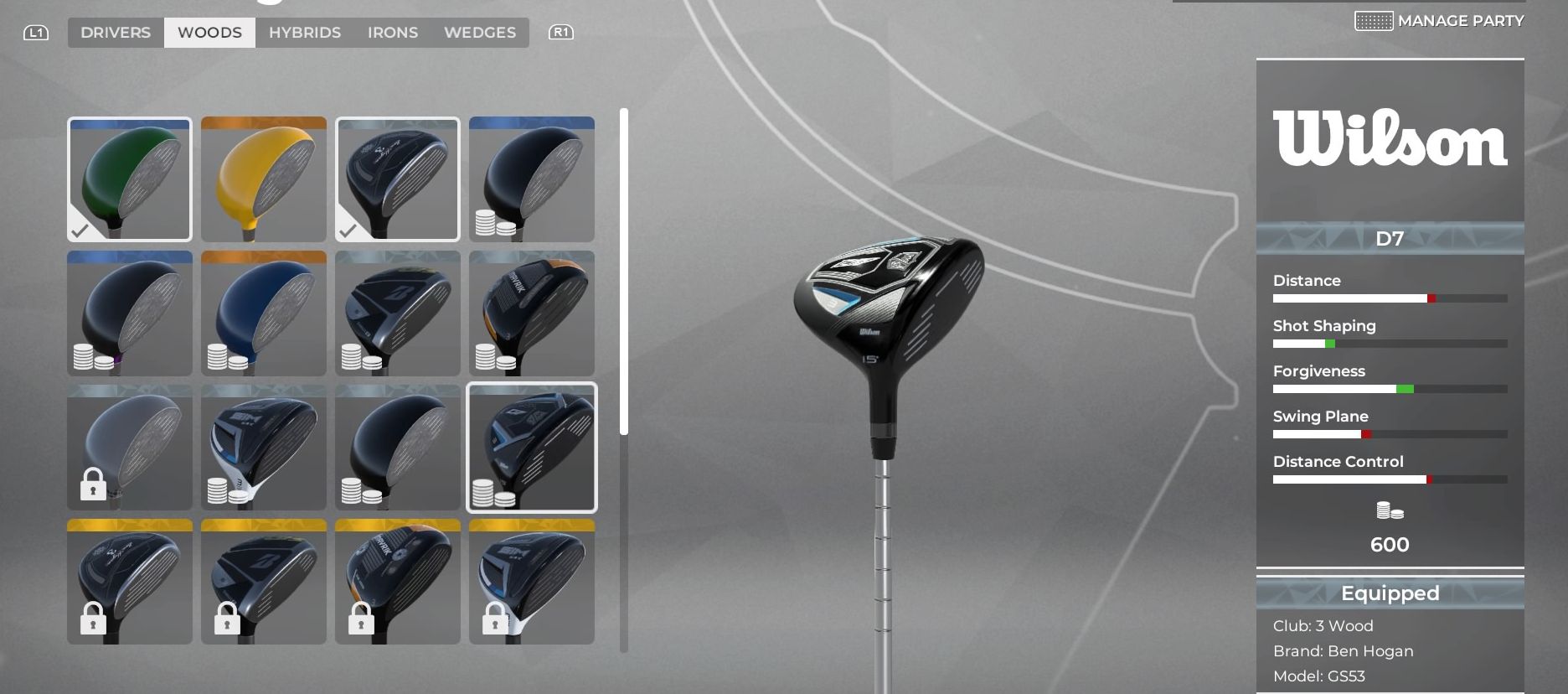Image resolution: width=1568 pixels, height=694 pixels.
Task: Click the club list scrollbar
Action: [623, 268]
